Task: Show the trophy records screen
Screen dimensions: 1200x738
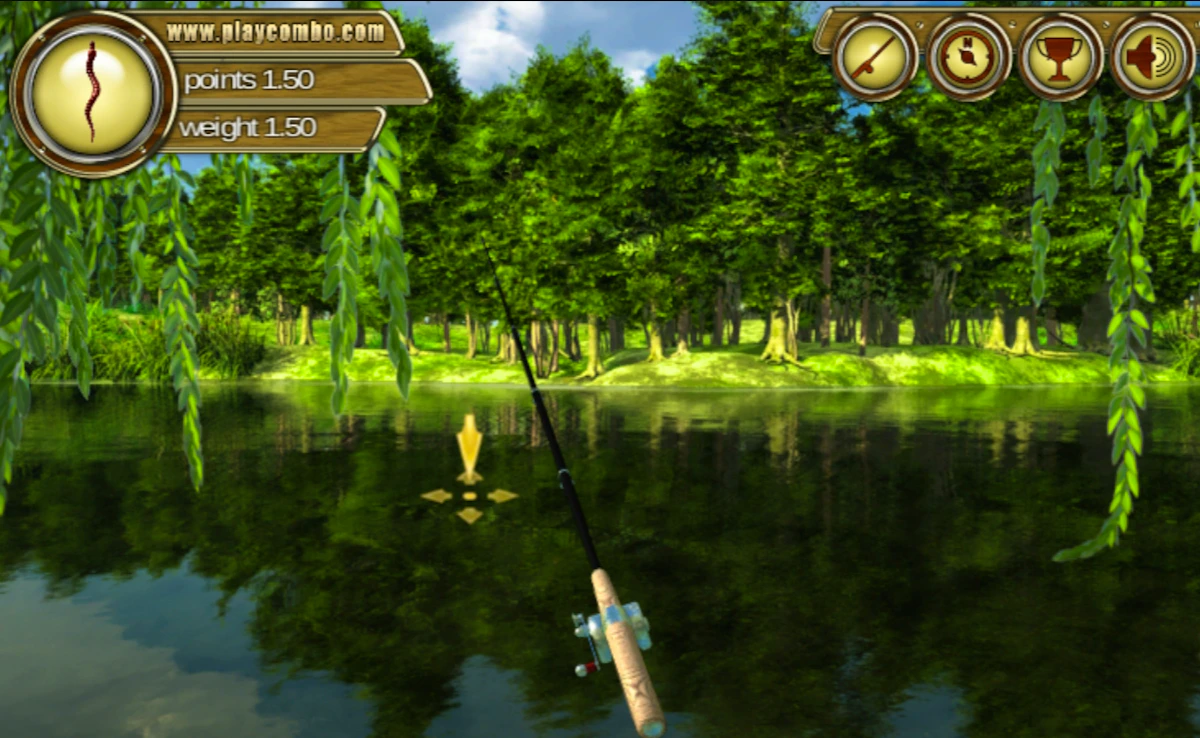Action: pyautogui.click(x=1060, y=57)
